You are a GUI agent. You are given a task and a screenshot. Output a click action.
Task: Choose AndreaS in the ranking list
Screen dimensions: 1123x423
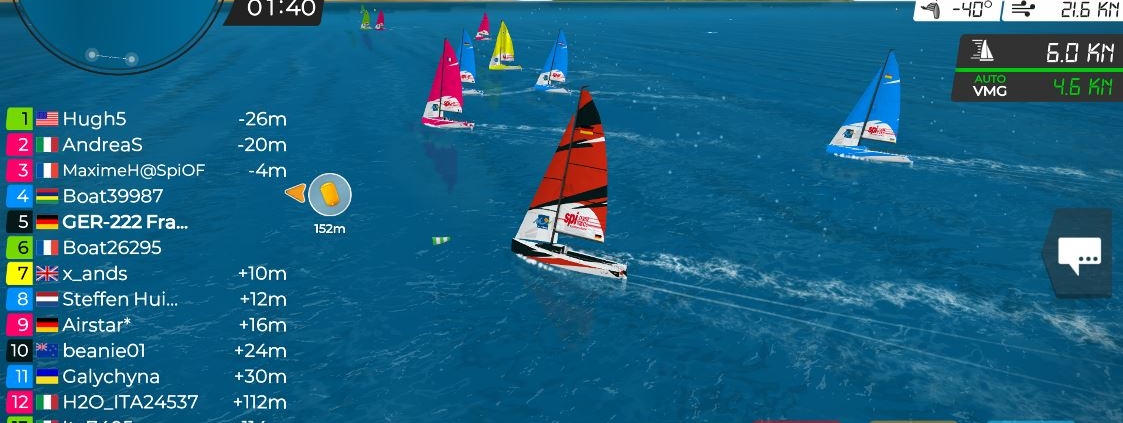(146, 145)
